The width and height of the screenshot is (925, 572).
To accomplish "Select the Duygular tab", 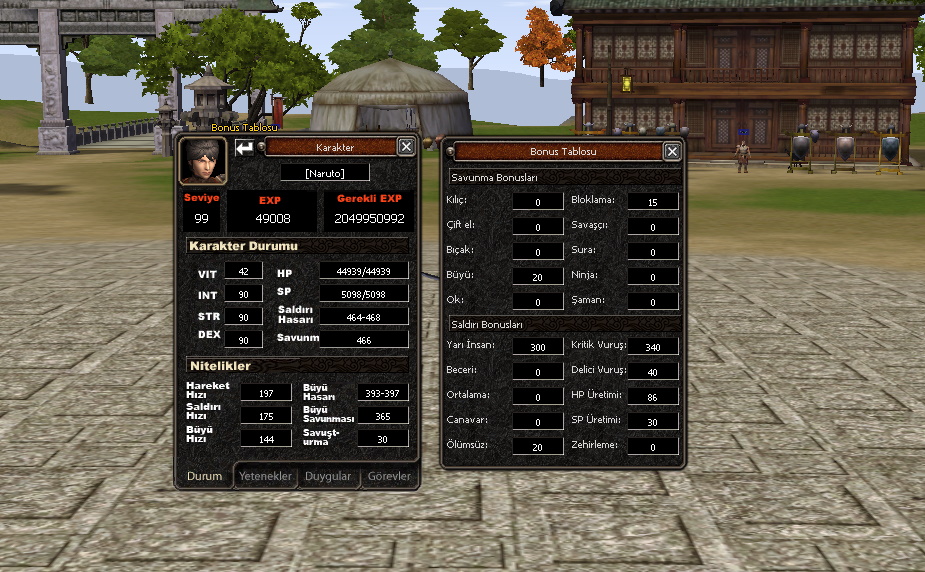I will (328, 476).
